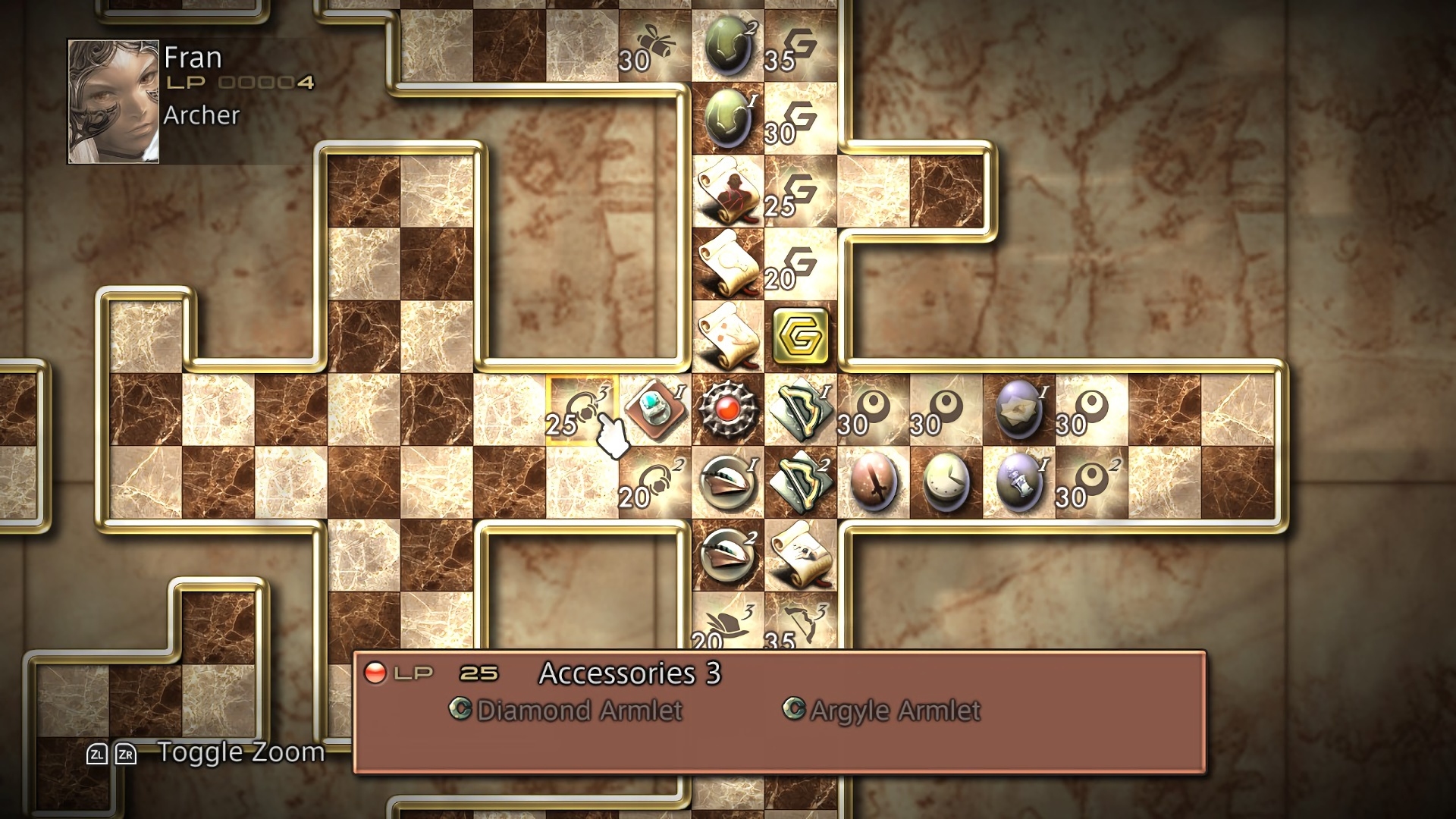Select the feathered hat tile marked 2
Image resolution: width=1456 pixels, height=819 pixels.
pos(727,555)
